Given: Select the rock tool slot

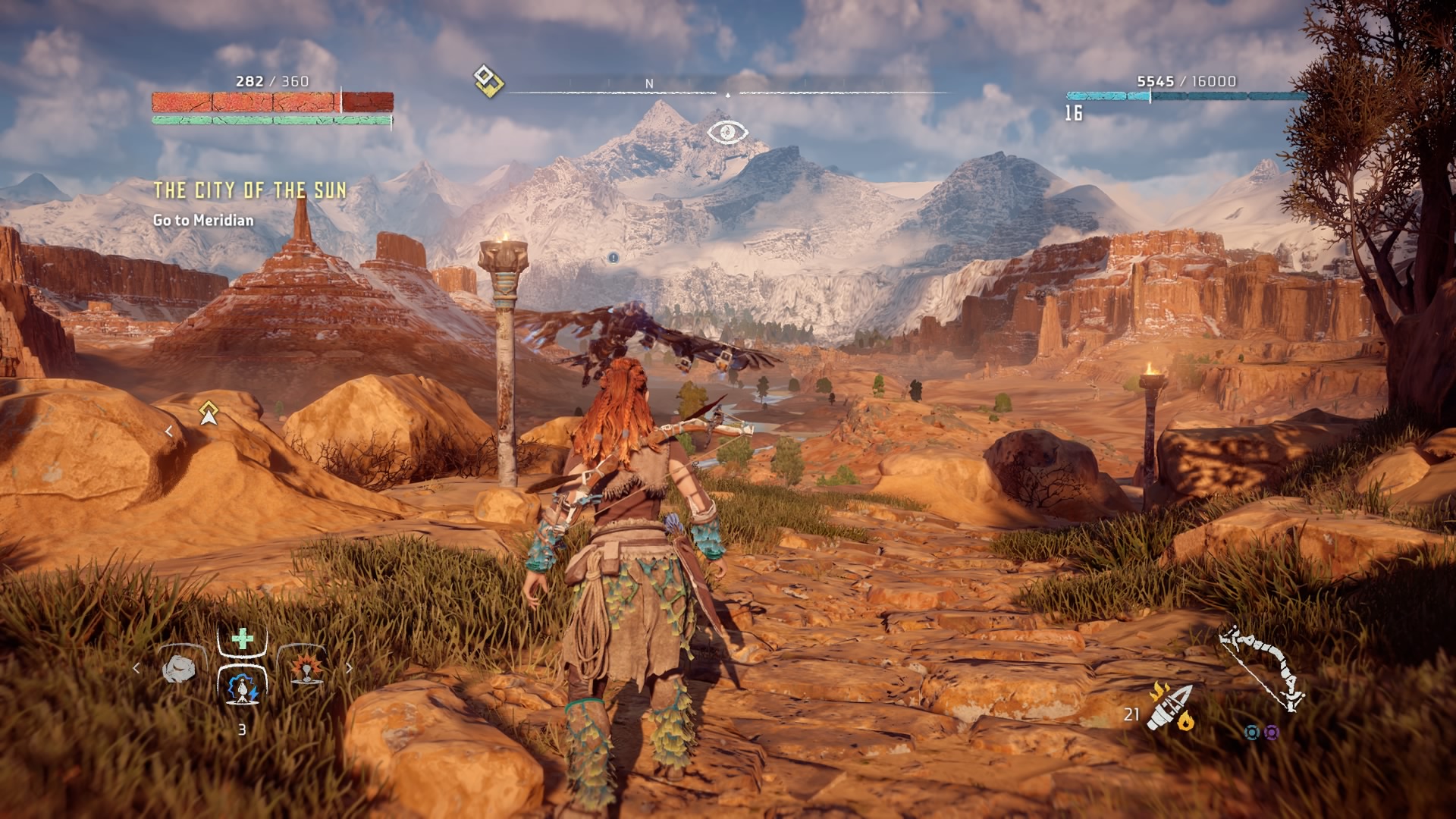Looking at the screenshot, I should 180,669.
